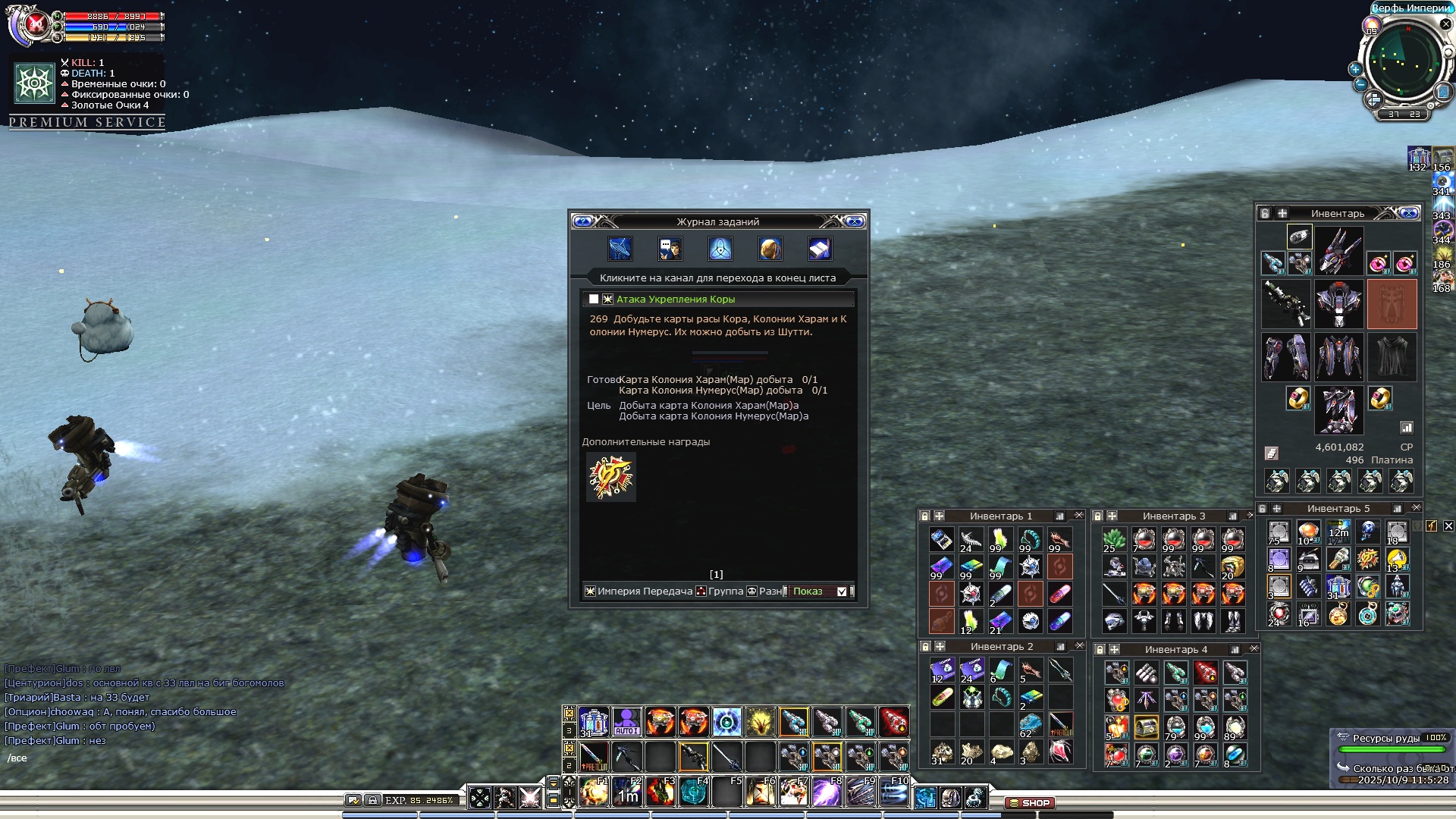
Task: Close the Журнал заданий quest journal window
Action: click(x=855, y=221)
